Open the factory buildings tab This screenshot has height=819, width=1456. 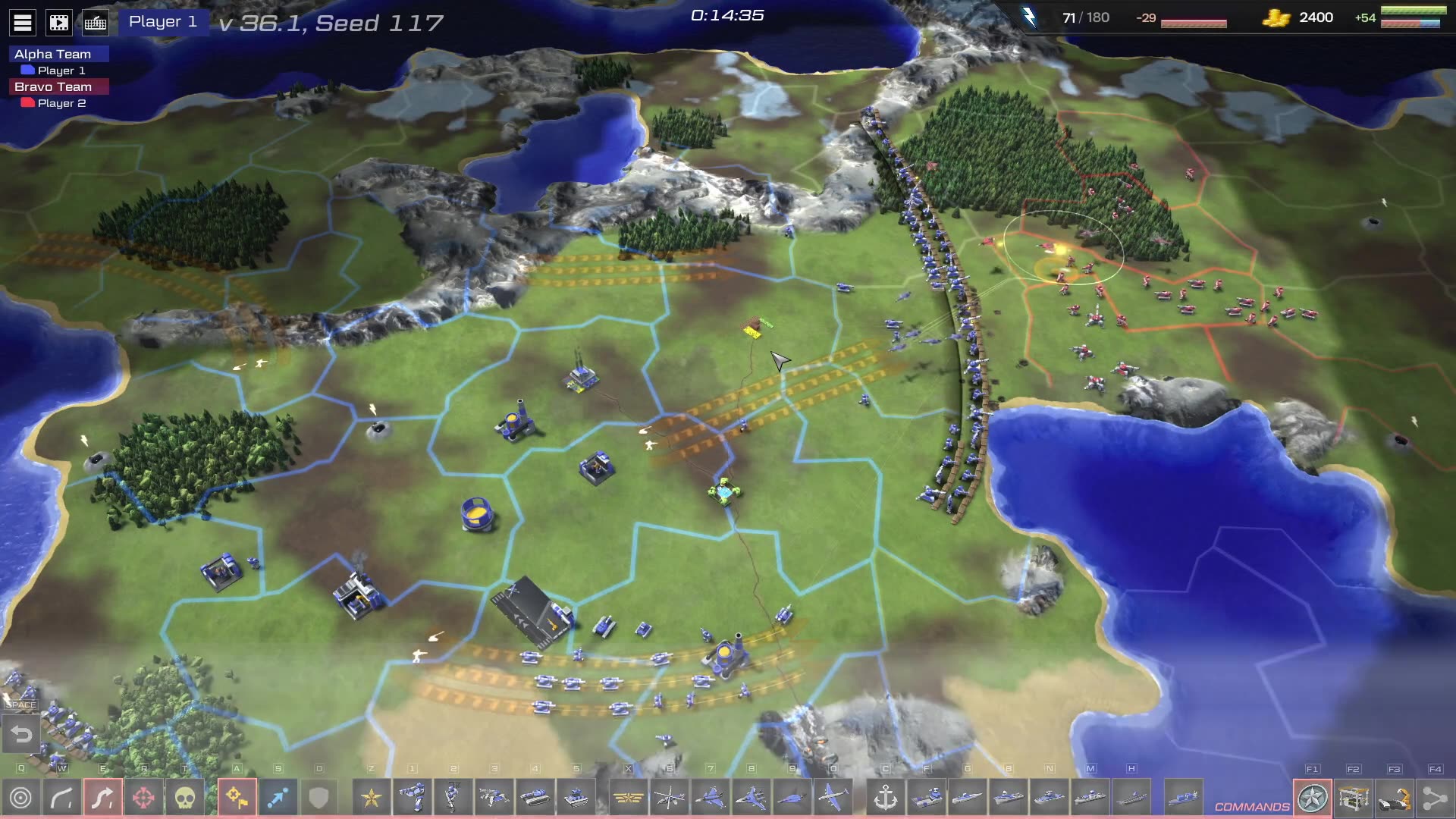(x=1354, y=798)
